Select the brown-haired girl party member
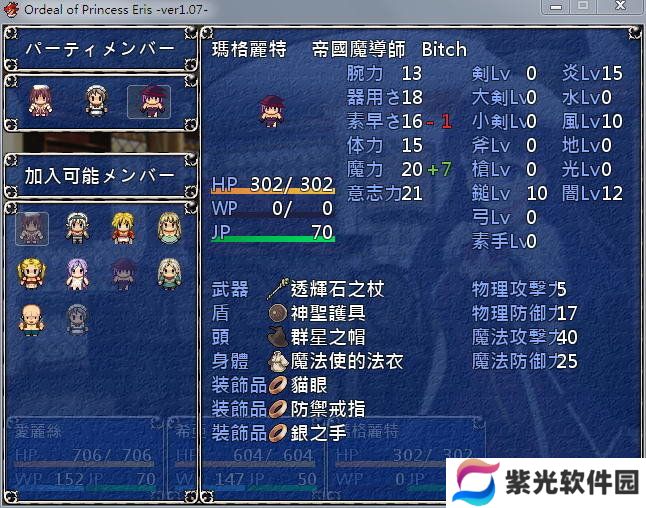646x508 pixels. coord(41,101)
